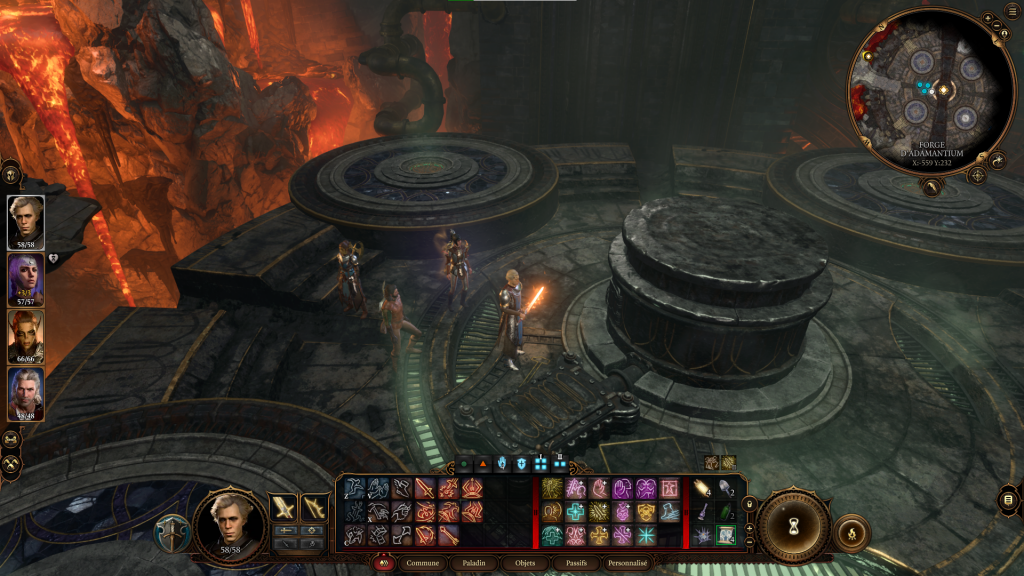Viewport: 1024px width, 576px height.
Task: Switch to the Personnalisé tab
Action: coord(633,563)
